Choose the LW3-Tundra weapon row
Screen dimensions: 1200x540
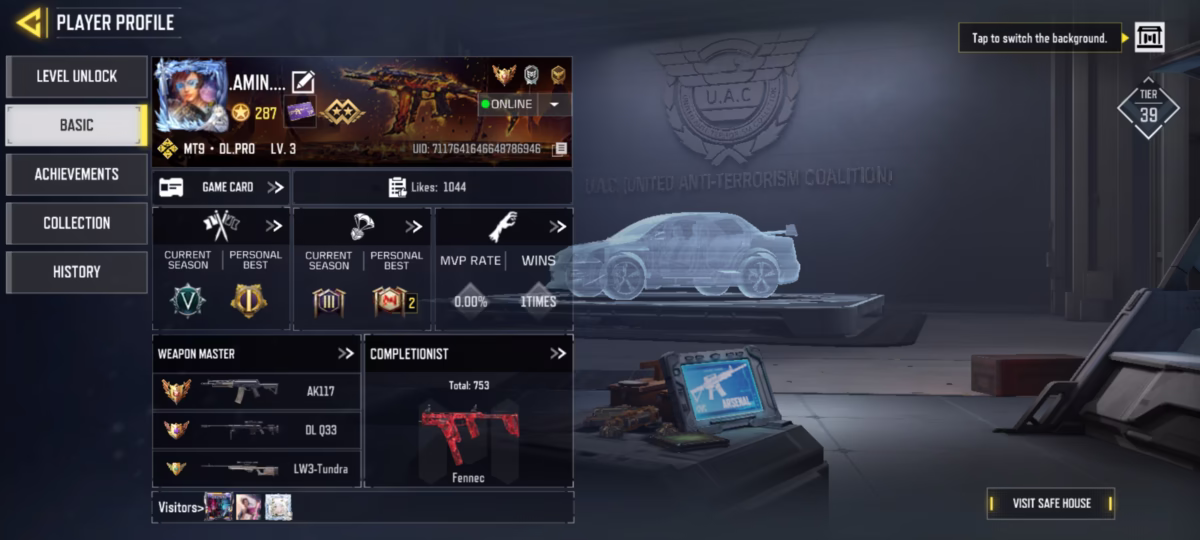256,468
